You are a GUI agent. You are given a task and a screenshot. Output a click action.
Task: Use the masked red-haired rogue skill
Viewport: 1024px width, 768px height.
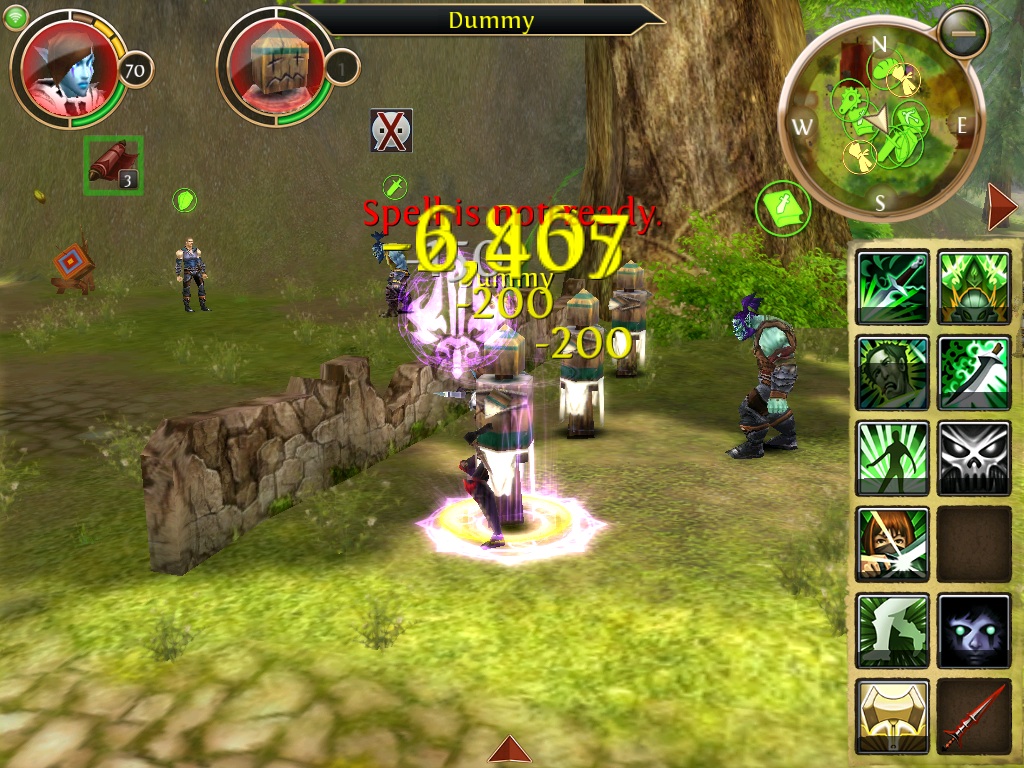pos(892,544)
